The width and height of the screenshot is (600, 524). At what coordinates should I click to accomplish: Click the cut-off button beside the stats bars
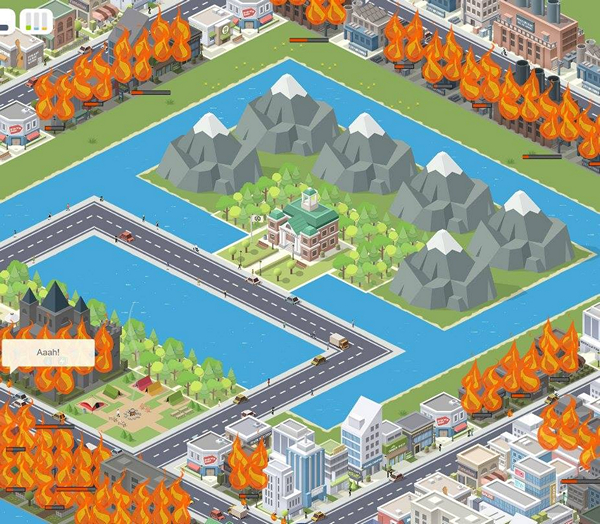pyautogui.click(x=7, y=20)
